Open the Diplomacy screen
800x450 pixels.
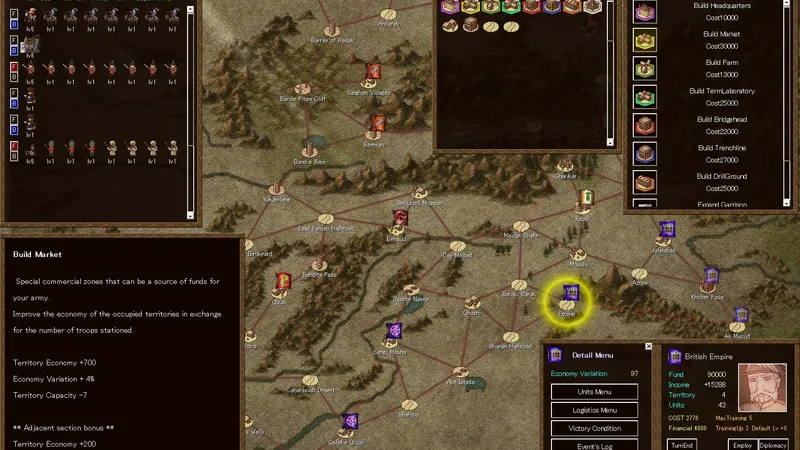[773, 444]
